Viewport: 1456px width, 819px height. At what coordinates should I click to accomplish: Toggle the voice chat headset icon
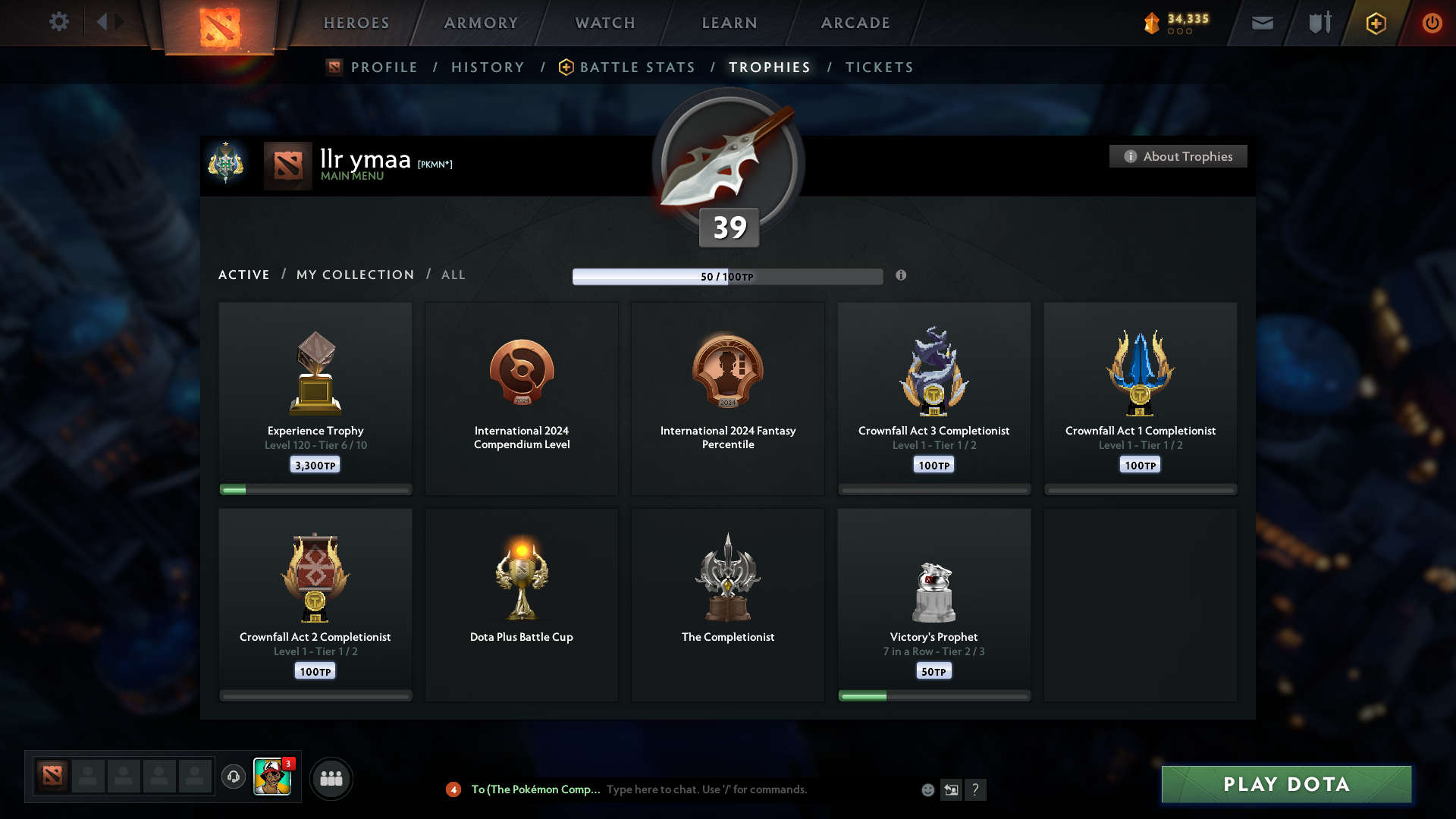(234, 778)
